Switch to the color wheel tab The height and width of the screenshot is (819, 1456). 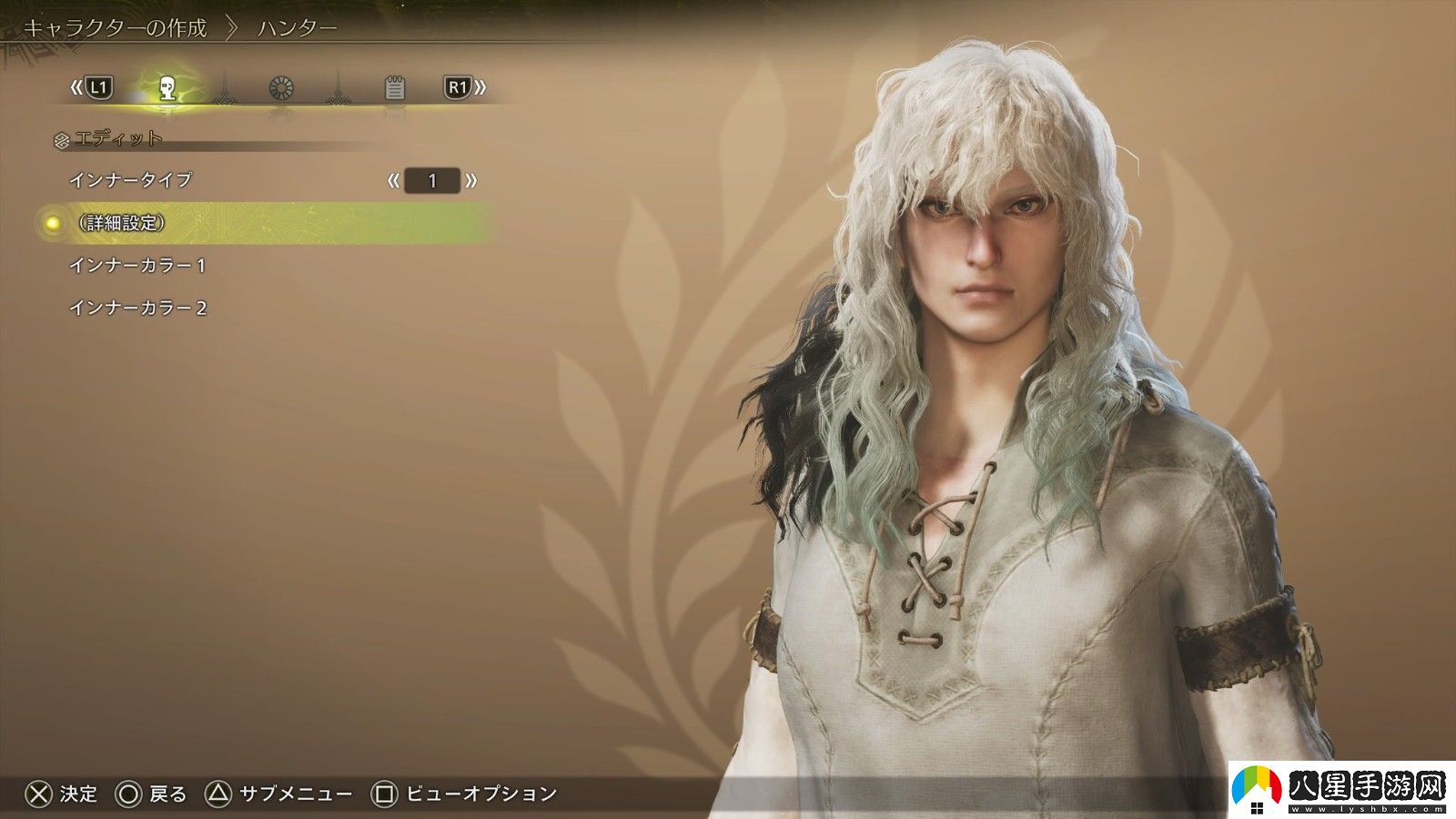pyautogui.click(x=281, y=88)
